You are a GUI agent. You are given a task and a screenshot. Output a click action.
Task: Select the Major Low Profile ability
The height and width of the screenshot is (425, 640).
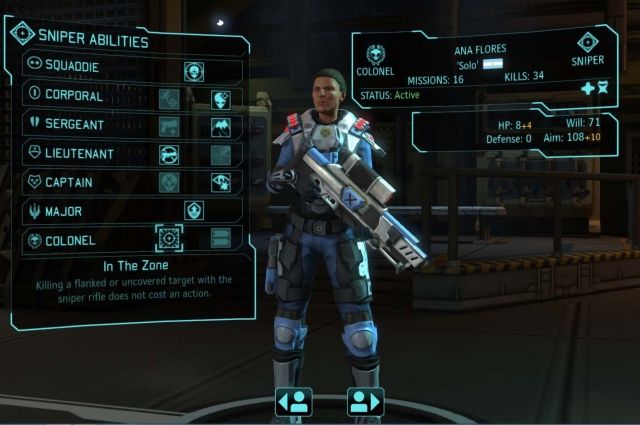194,211
